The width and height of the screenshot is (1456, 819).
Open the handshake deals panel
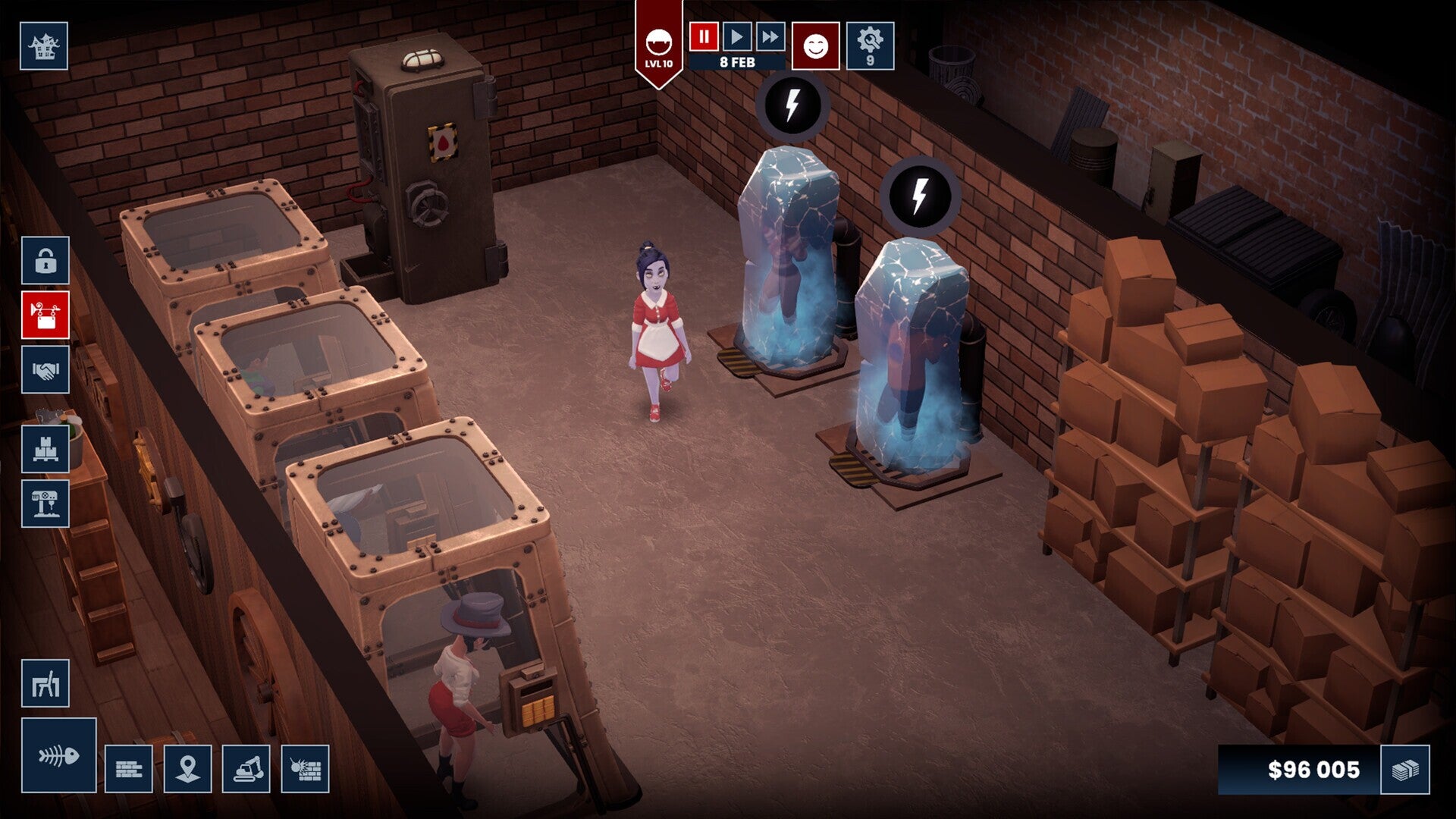pyautogui.click(x=47, y=370)
